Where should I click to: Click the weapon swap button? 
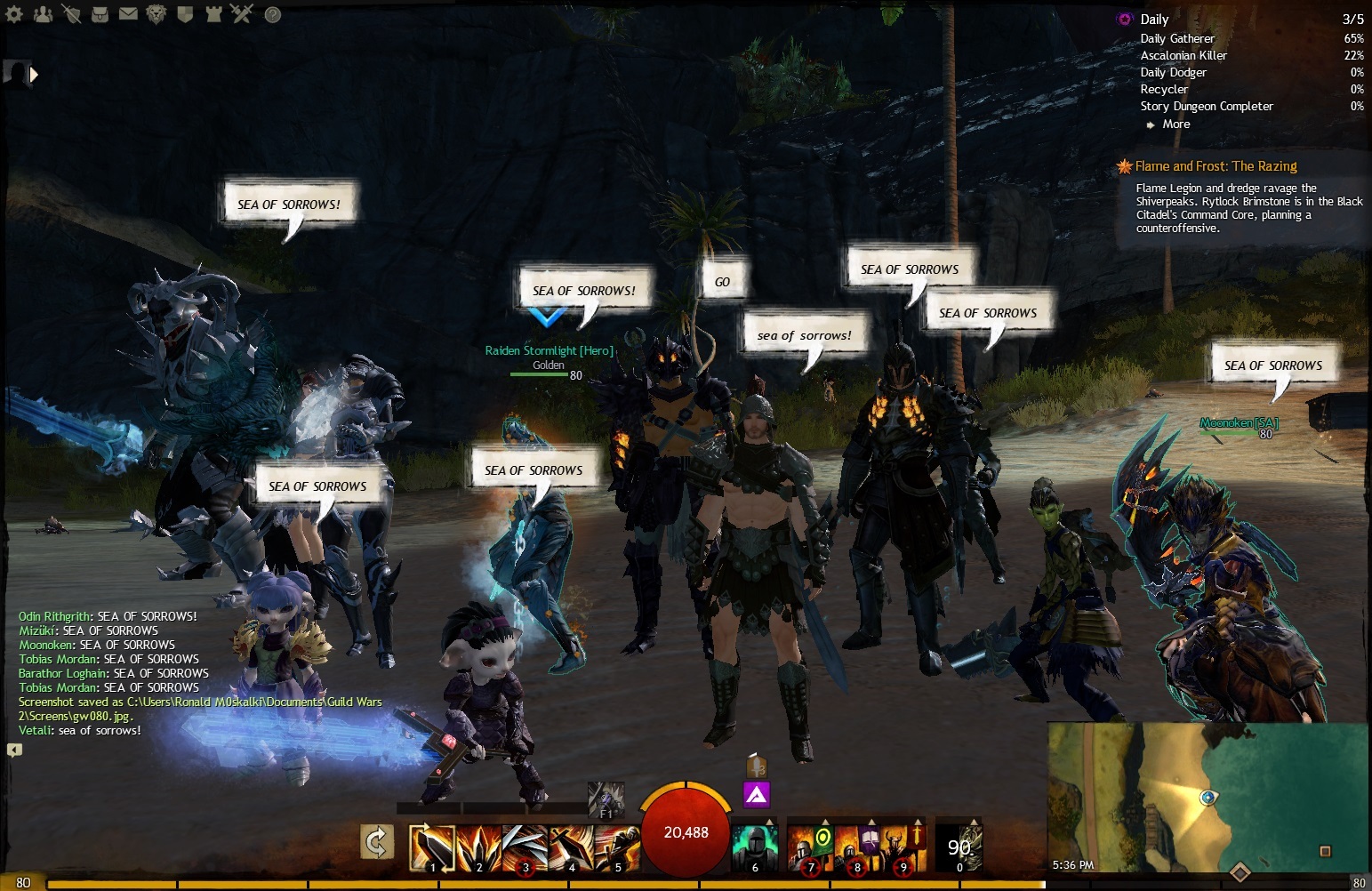pyautogui.click(x=377, y=843)
